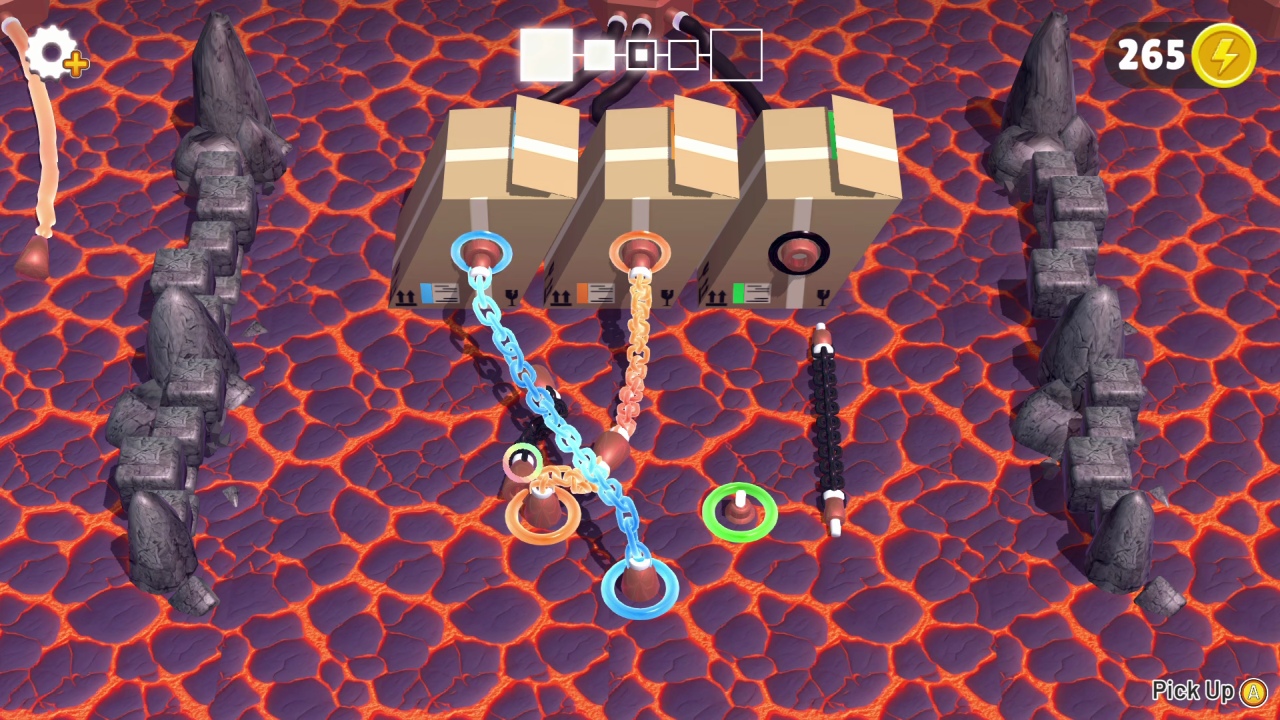This screenshot has height=720, width=1280.
Task: Click the final large level square on the right
Action: coord(735,55)
